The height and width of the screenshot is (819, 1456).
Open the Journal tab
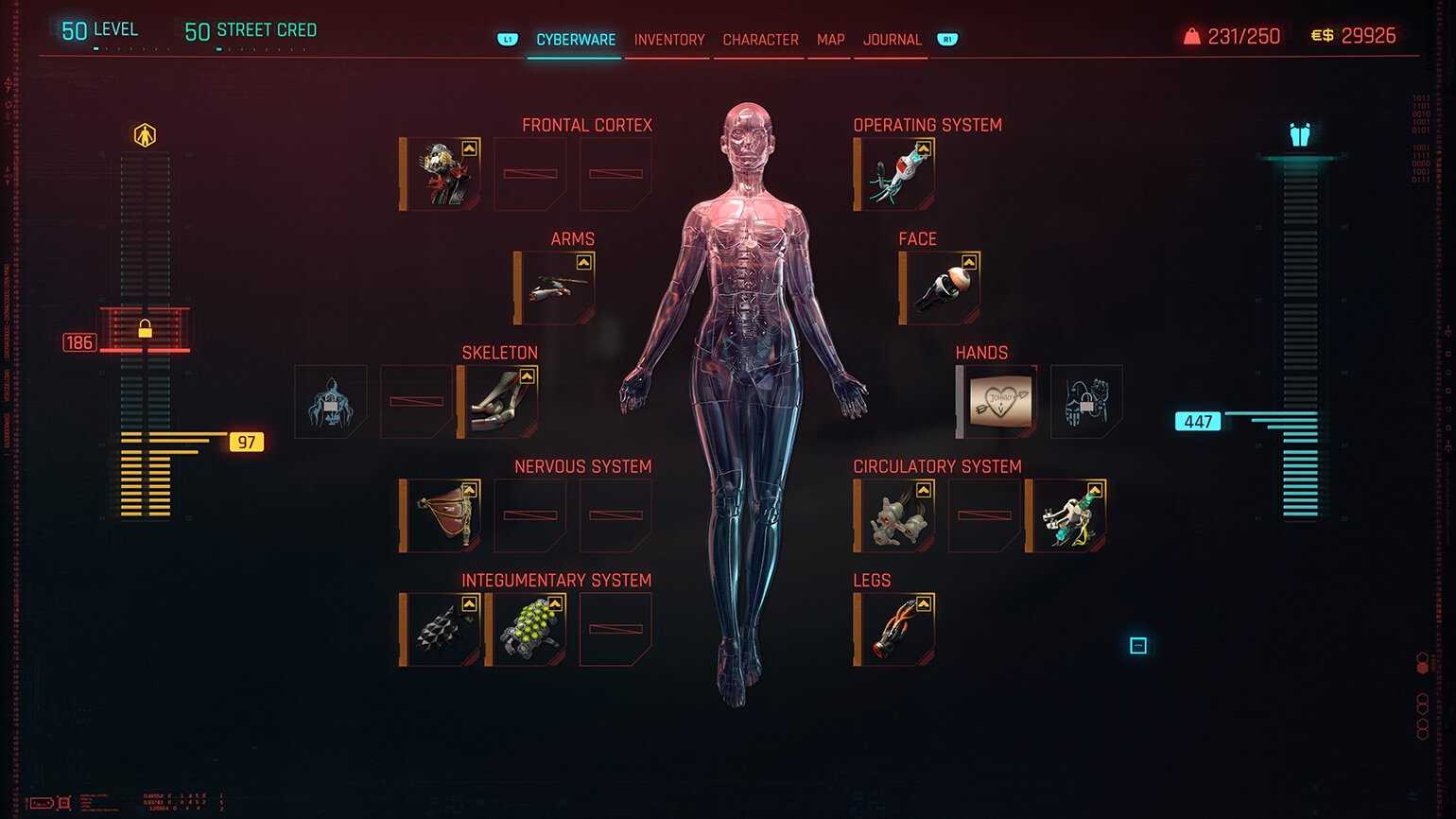tap(892, 40)
